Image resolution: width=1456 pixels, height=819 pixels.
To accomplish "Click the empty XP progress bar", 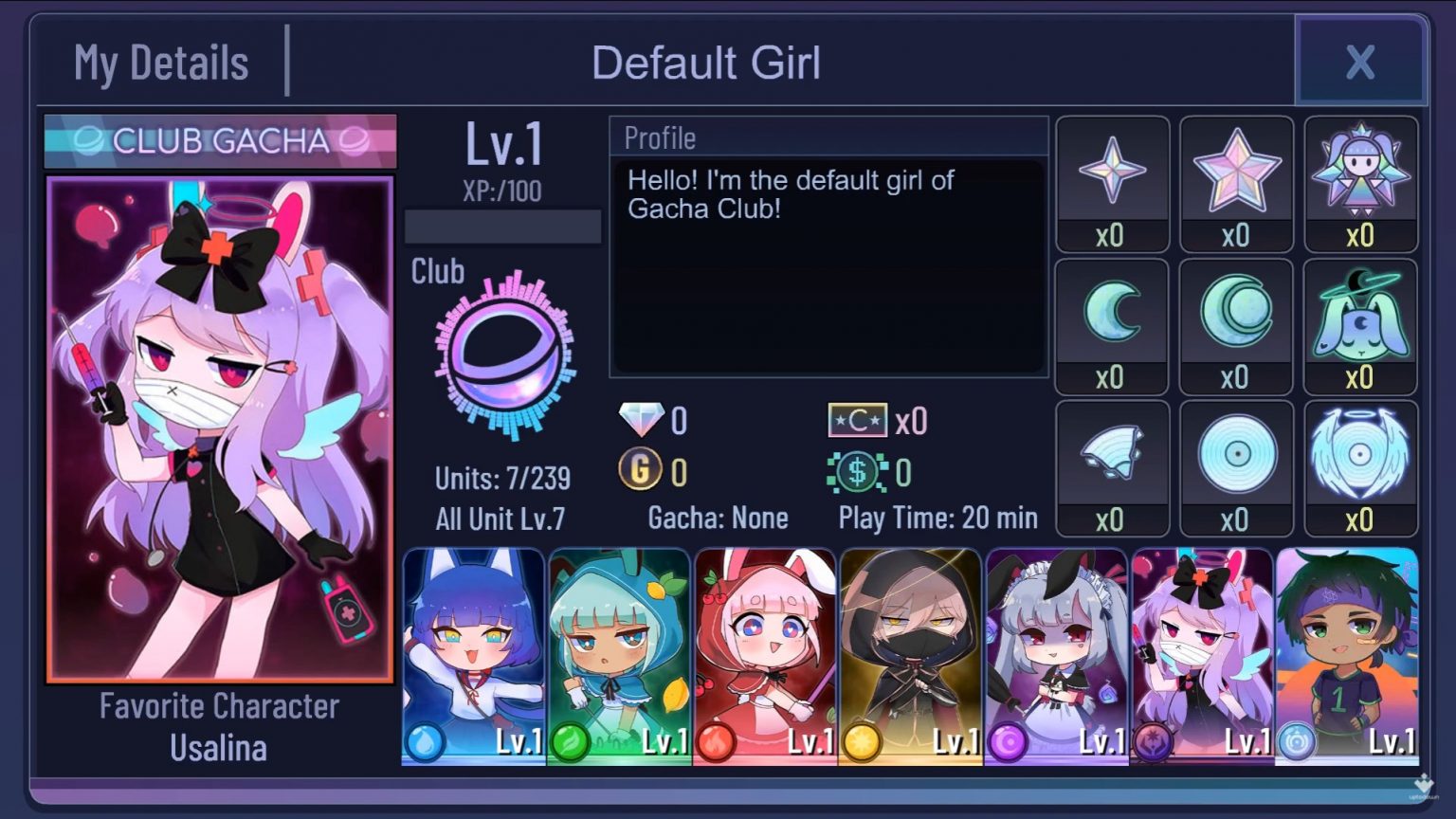I will point(503,227).
